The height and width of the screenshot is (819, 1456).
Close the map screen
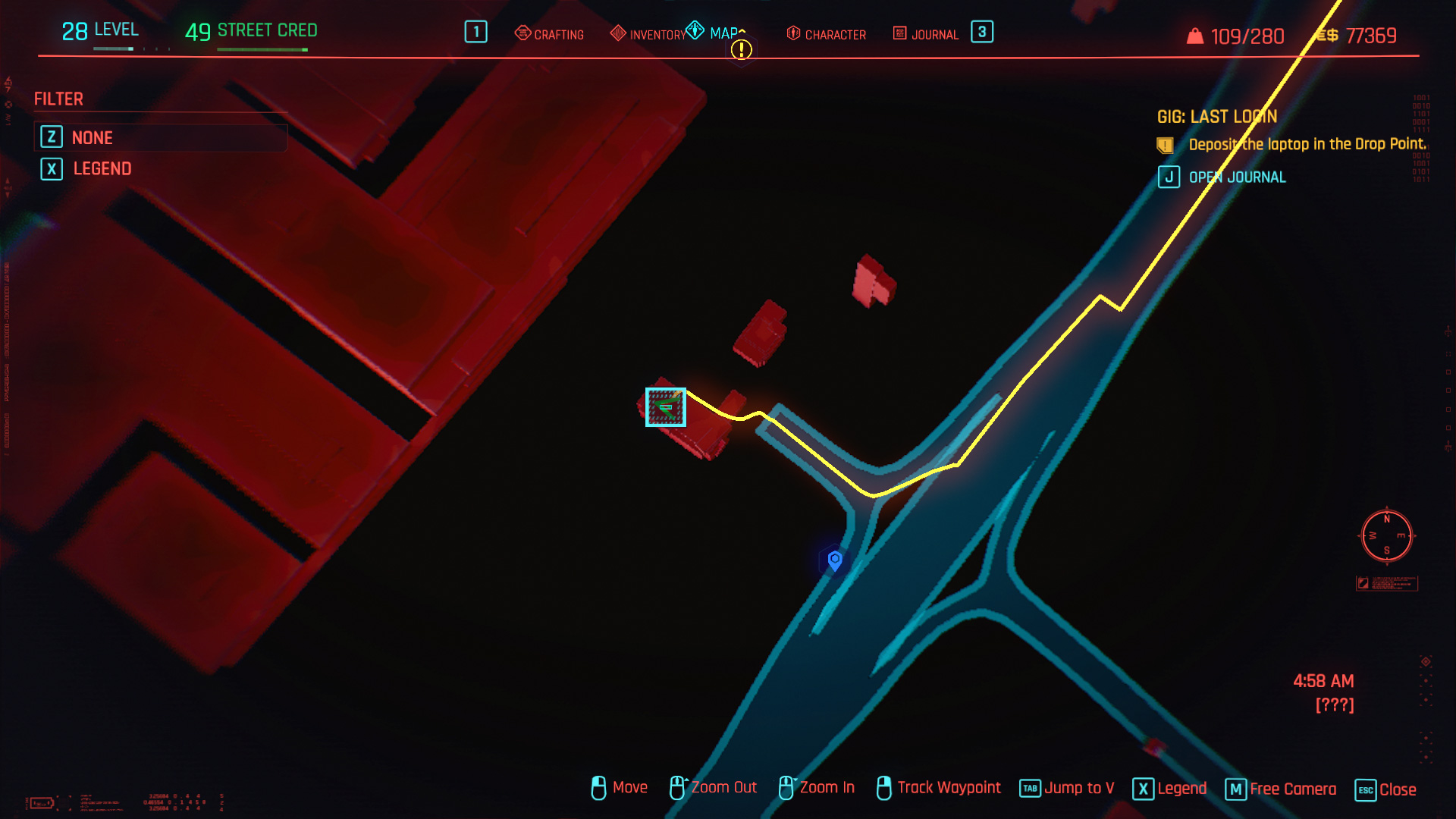1386,789
